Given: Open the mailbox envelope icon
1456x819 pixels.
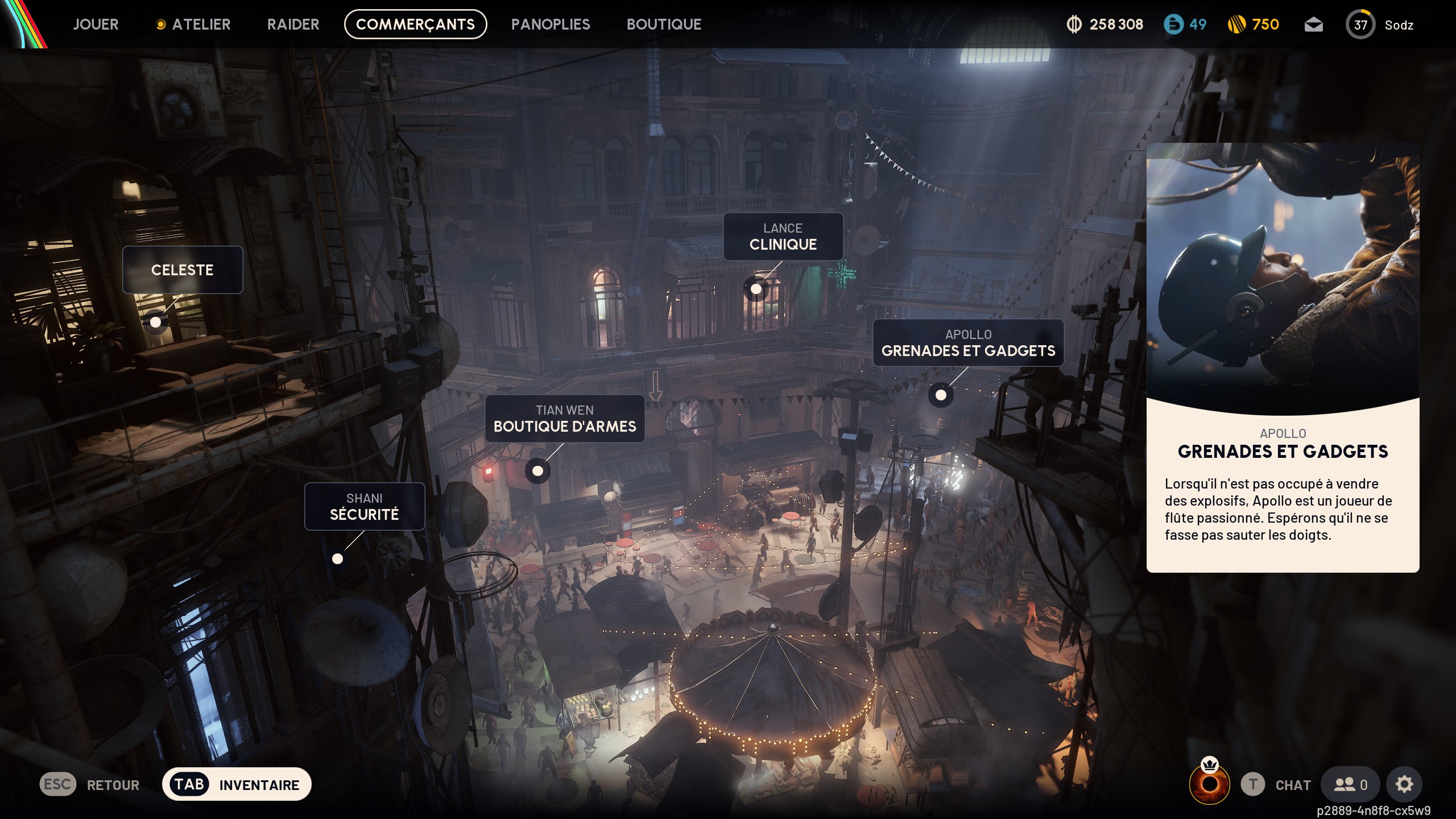Looking at the screenshot, I should point(1313,25).
